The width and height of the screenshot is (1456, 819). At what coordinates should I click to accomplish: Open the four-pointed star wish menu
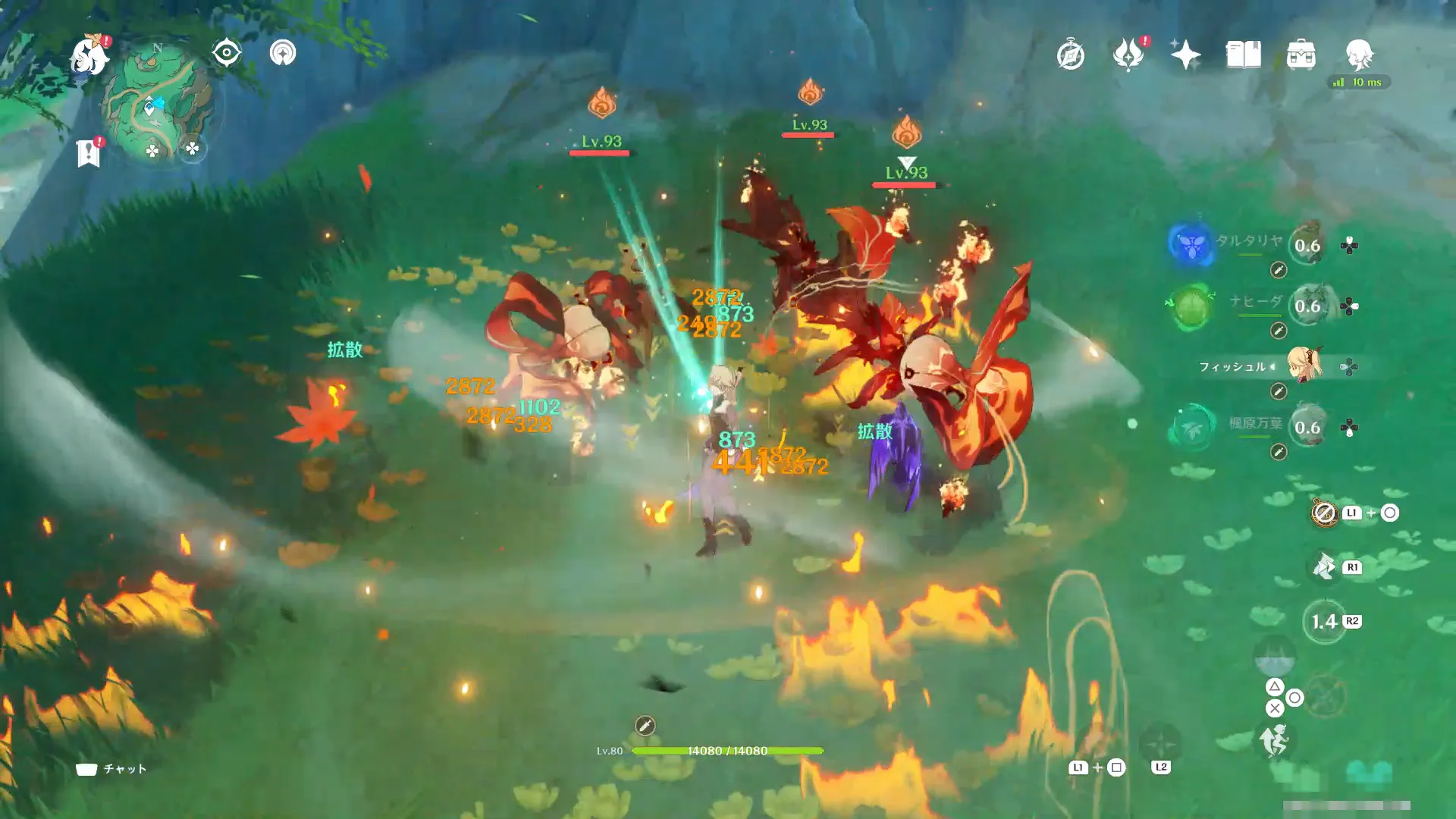(1185, 55)
